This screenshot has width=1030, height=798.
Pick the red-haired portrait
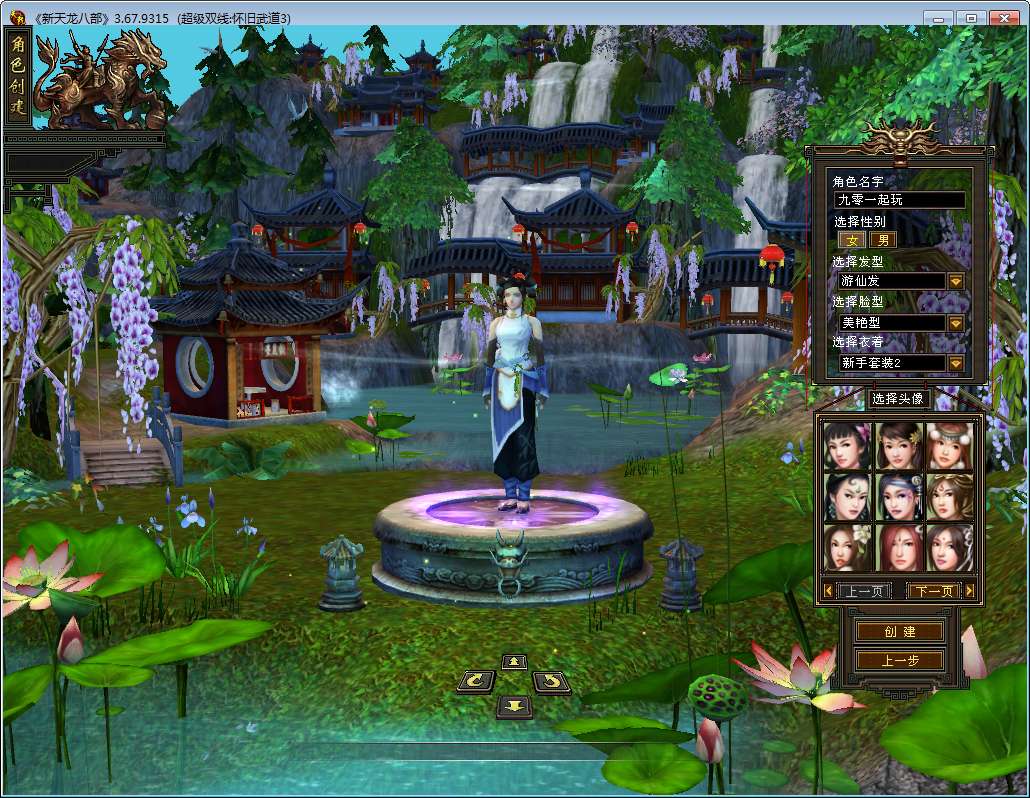click(x=898, y=547)
